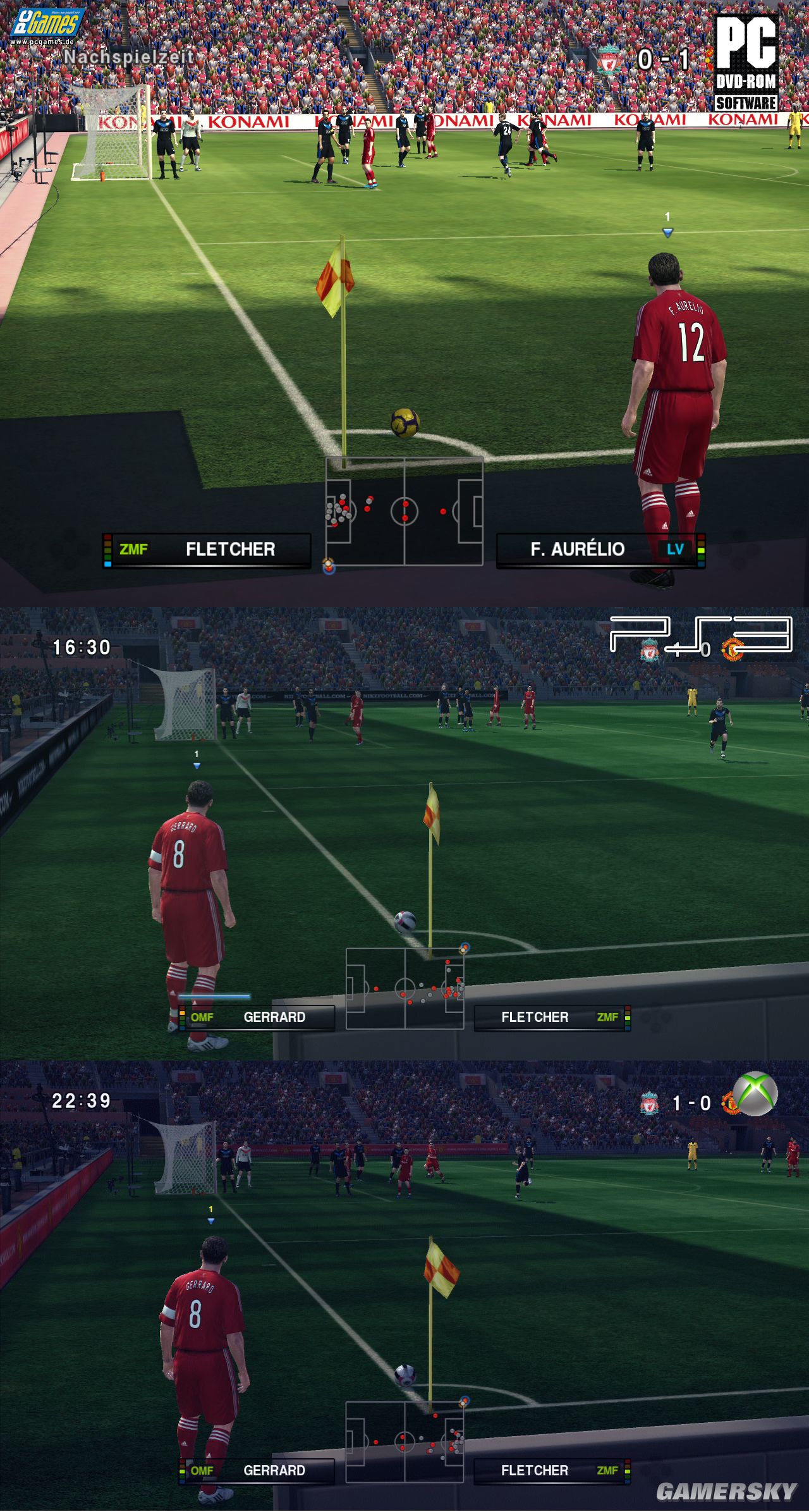This screenshot has width=809, height=1512.
Task: Click the Gamersky watermark
Action: [x=726, y=1491]
